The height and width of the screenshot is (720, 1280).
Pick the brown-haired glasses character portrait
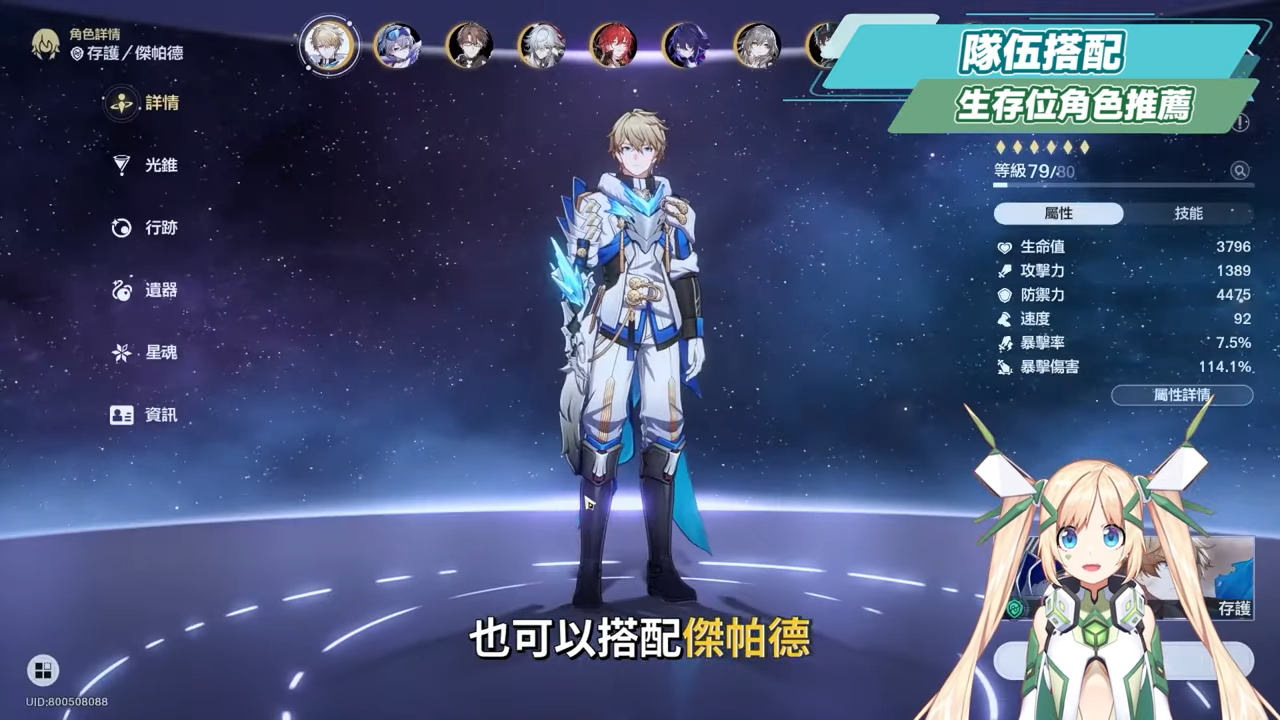click(x=469, y=45)
